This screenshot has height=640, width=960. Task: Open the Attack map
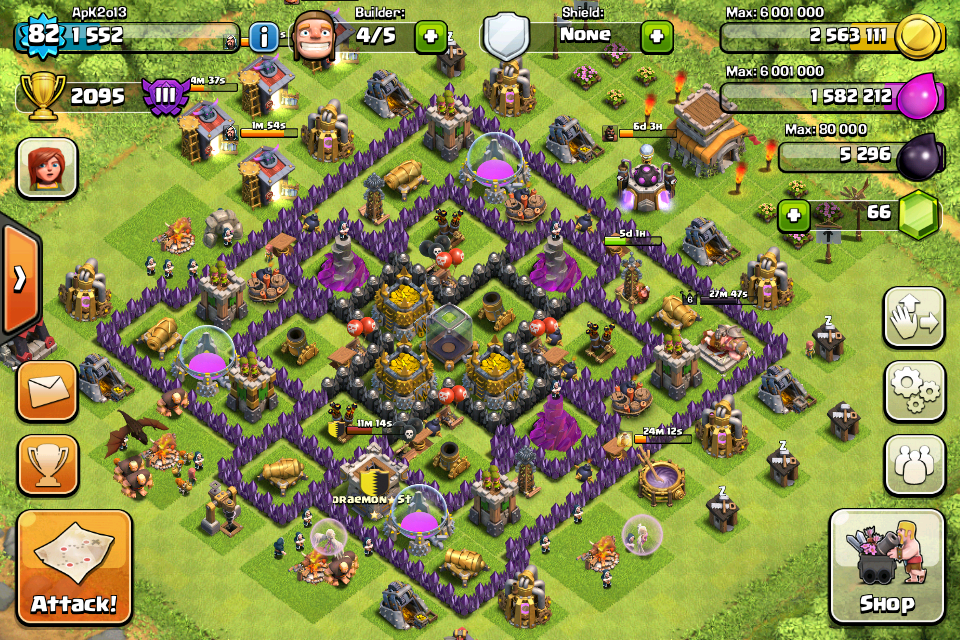tap(74, 568)
